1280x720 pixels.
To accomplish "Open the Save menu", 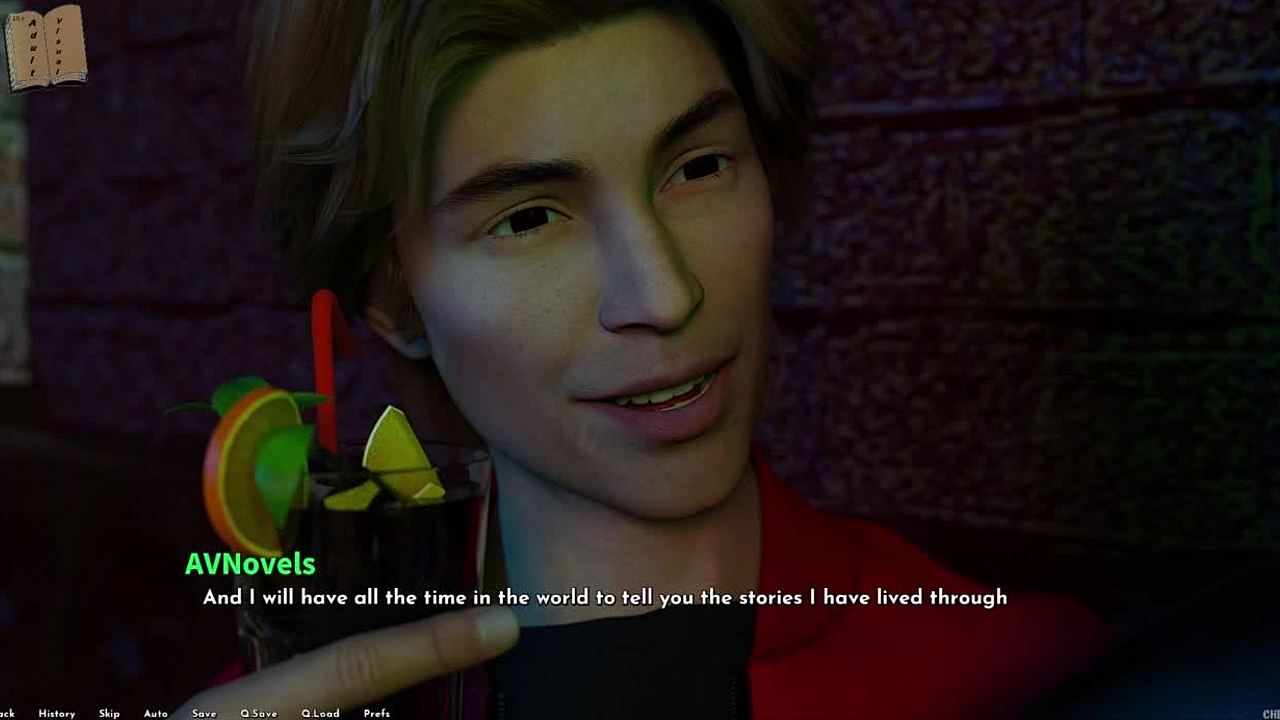I will (x=204, y=713).
